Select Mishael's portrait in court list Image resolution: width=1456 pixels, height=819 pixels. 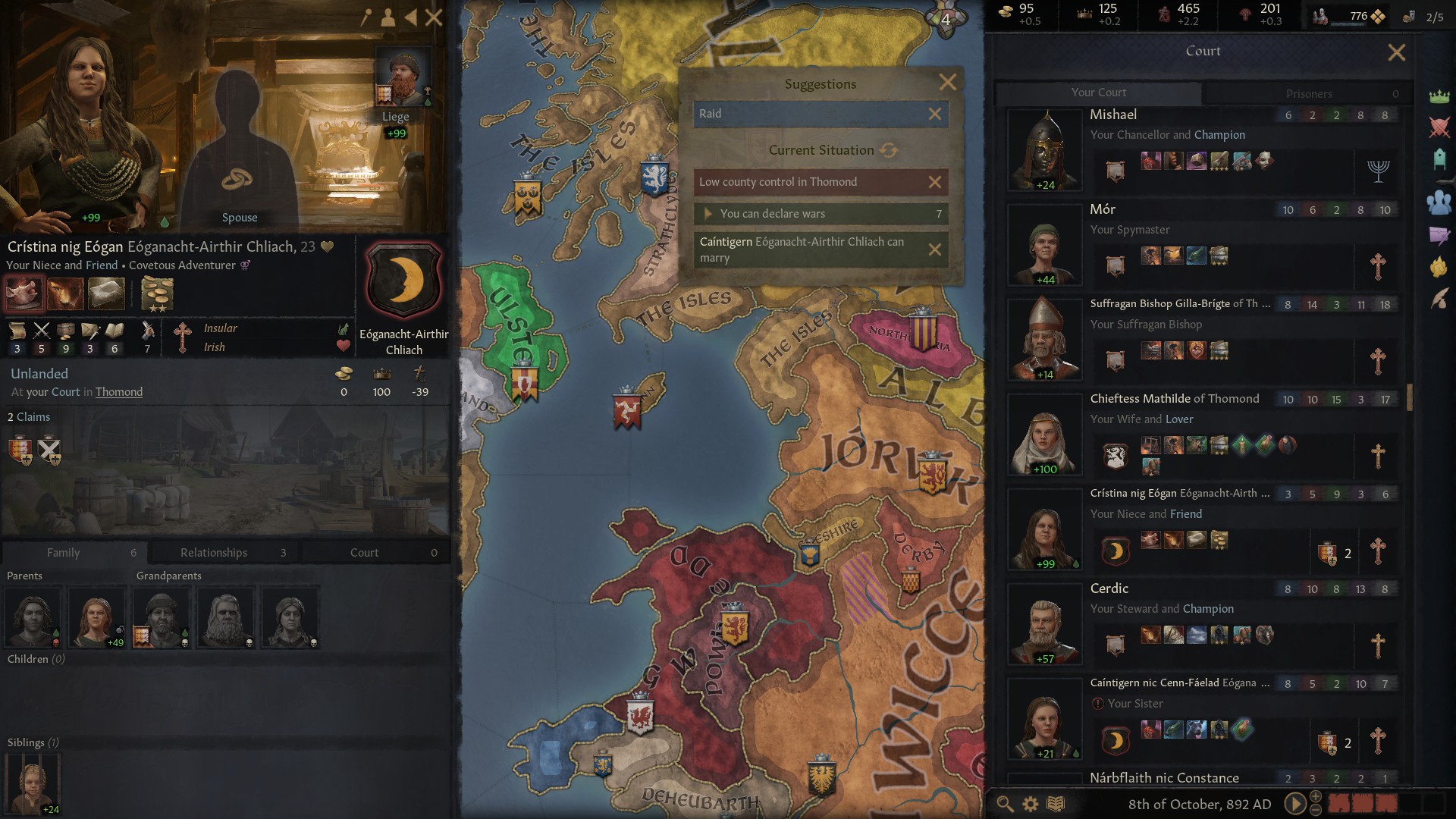pos(1044,149)
